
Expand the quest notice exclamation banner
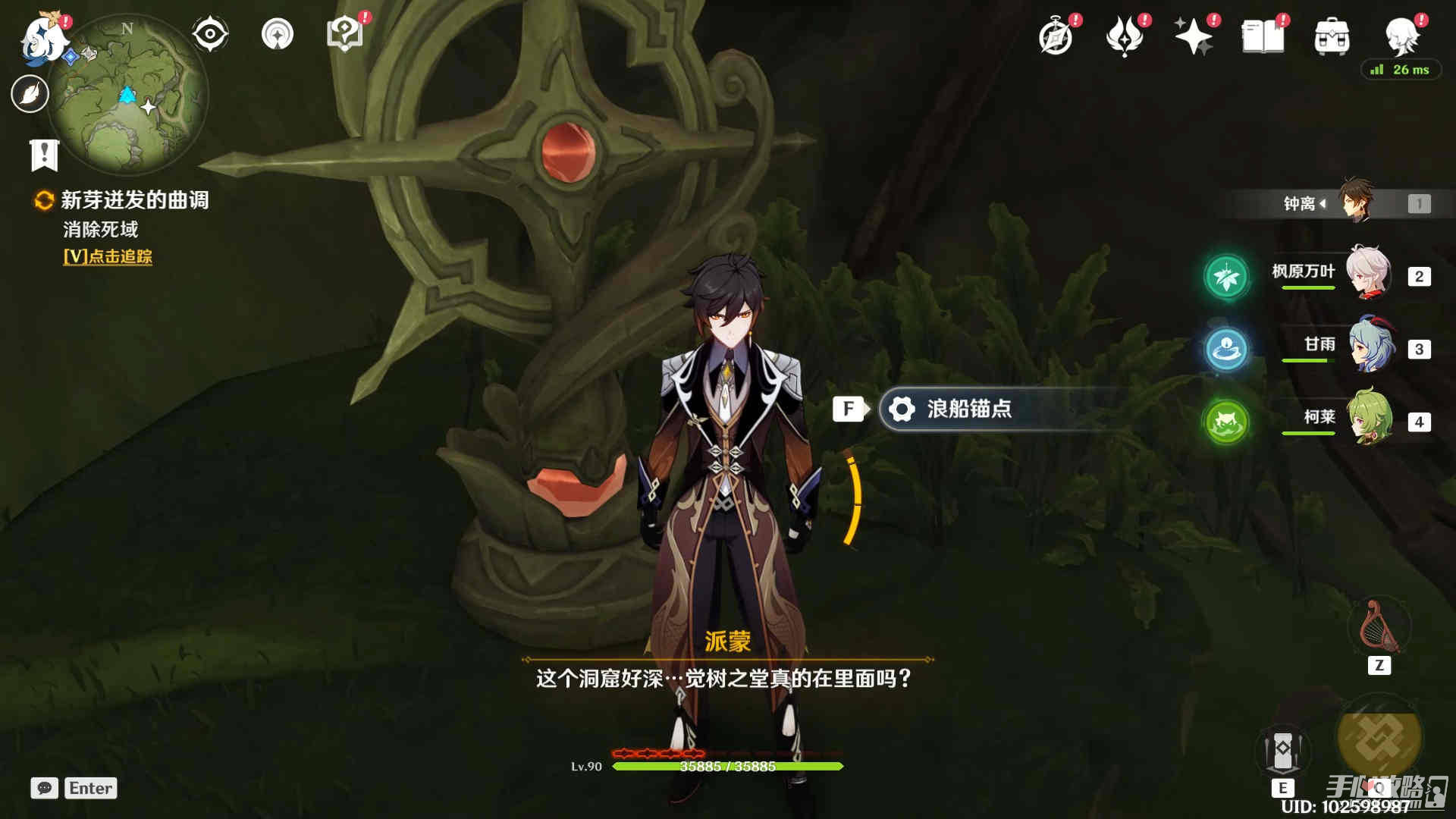coord(45,155)
